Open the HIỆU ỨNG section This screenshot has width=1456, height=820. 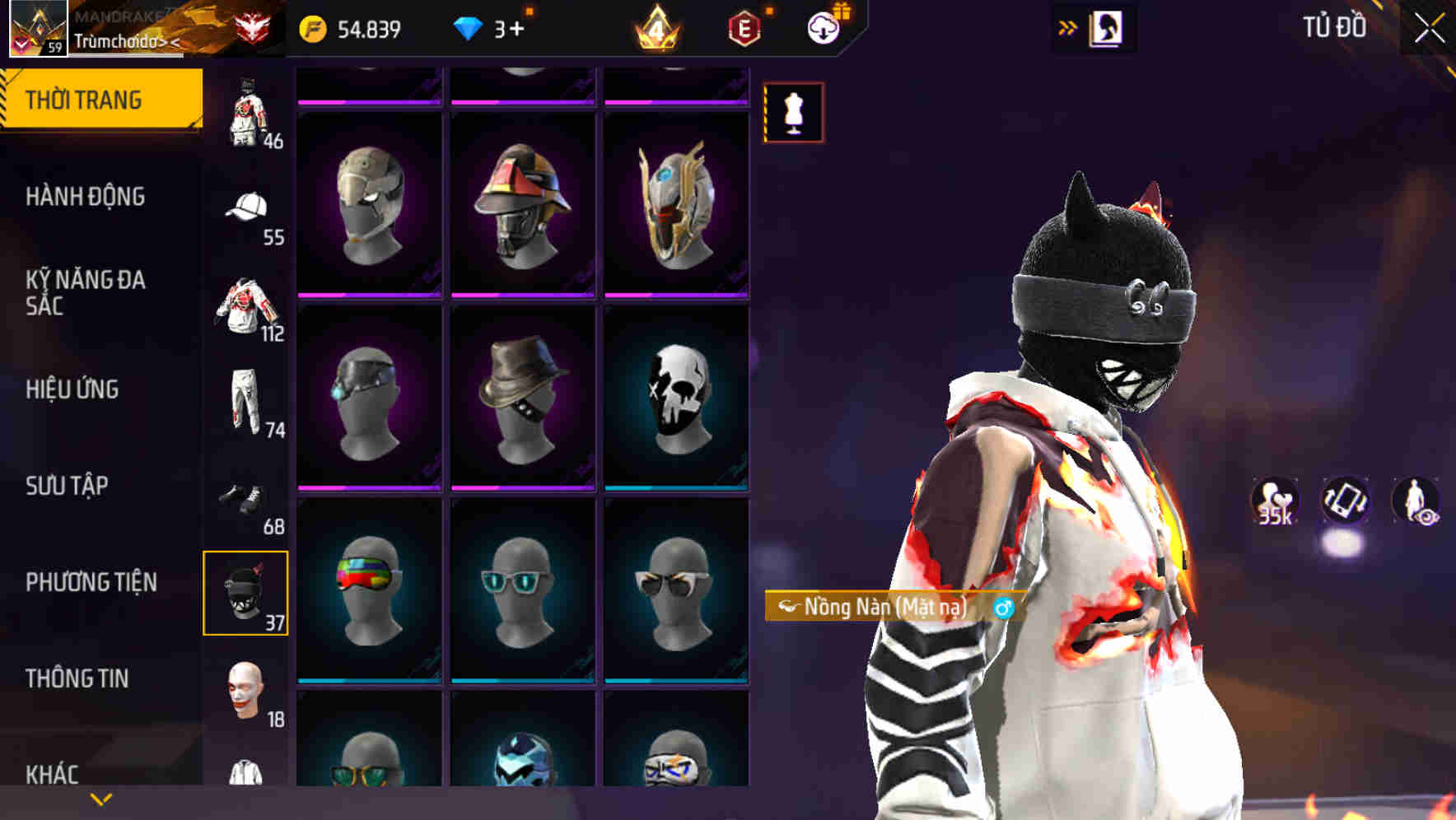[74, 389]
